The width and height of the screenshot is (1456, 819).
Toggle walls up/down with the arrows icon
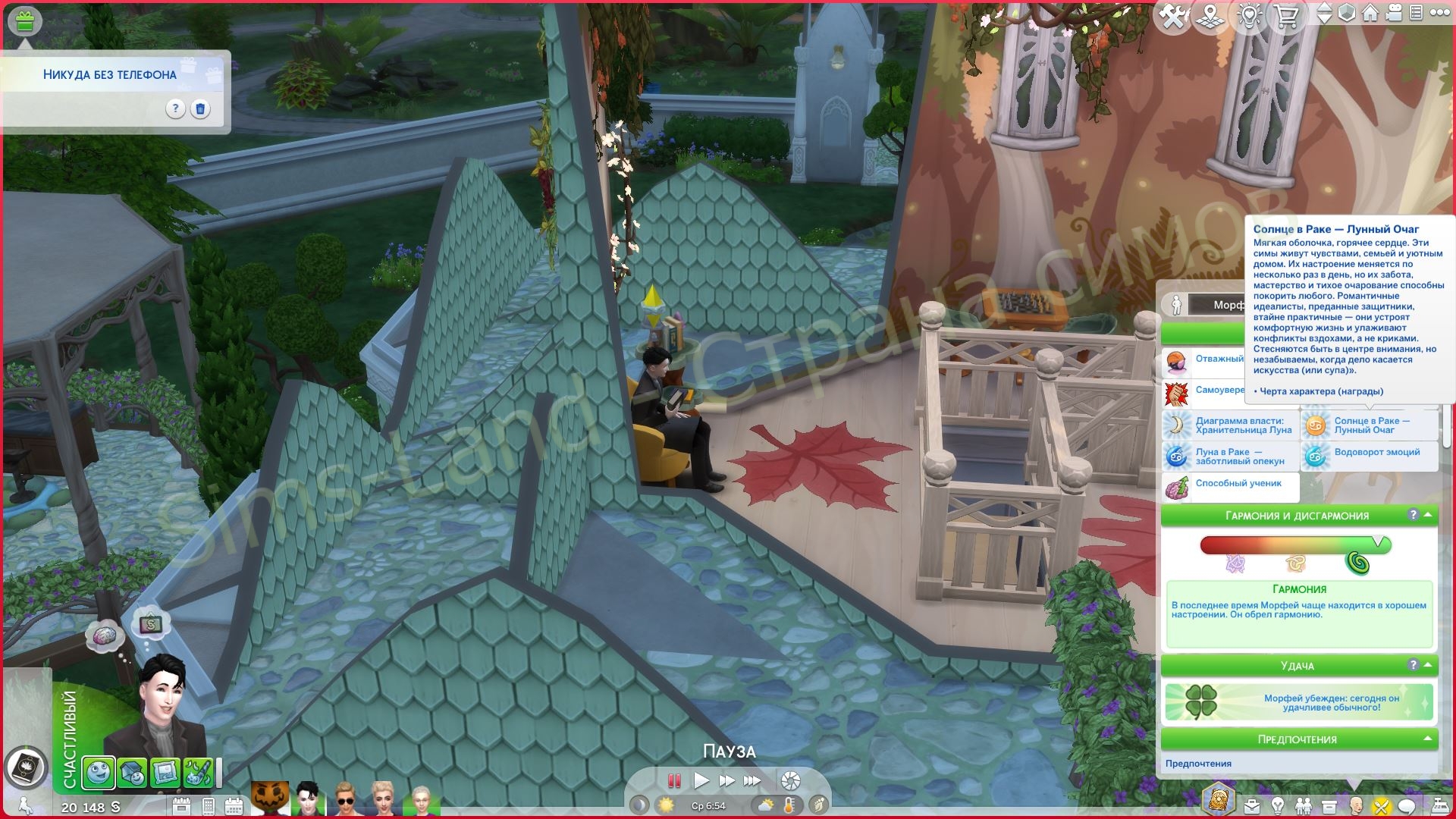point(1325,13)
